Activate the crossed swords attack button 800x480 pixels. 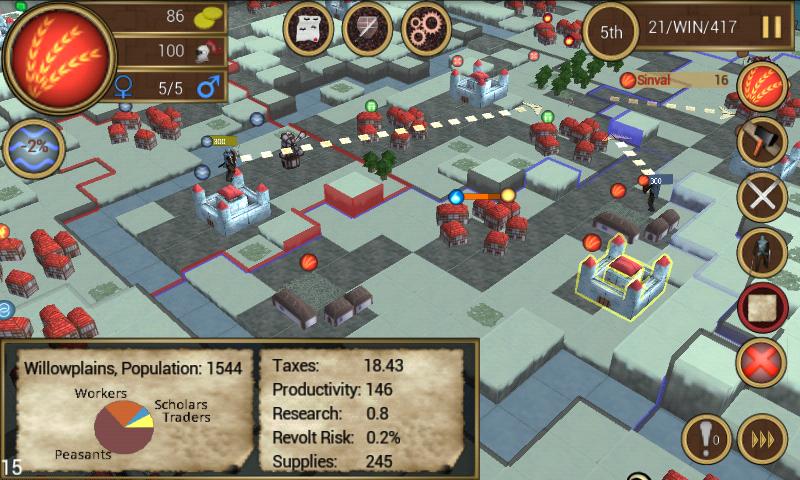pos(762,197)
